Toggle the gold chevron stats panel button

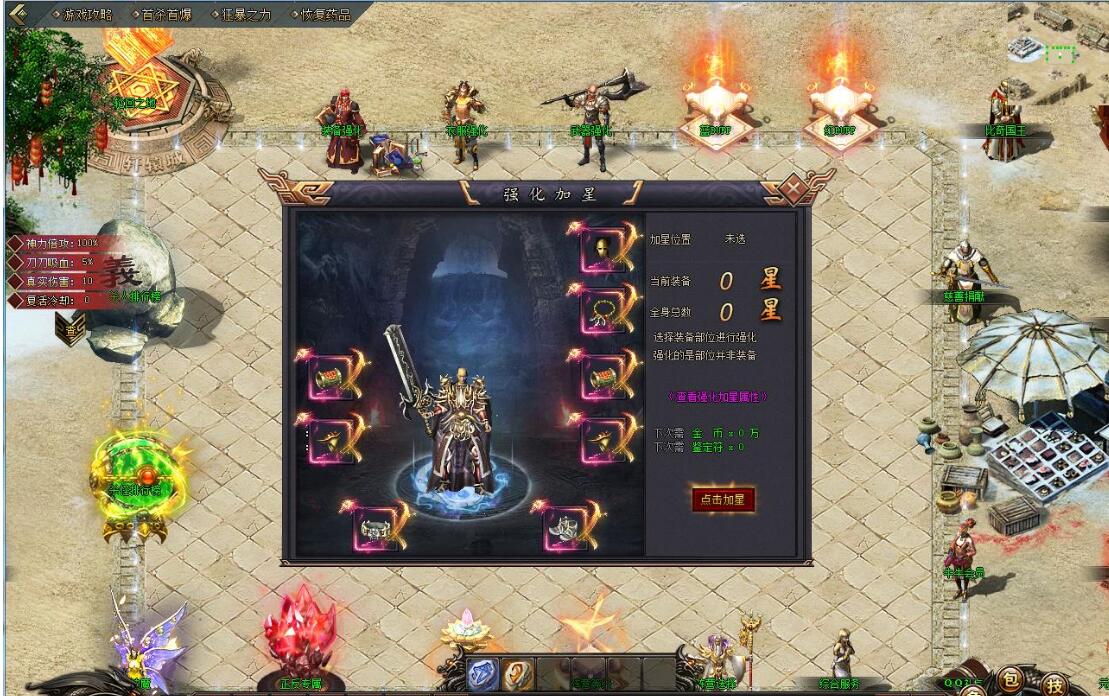[x=72, y=328]
